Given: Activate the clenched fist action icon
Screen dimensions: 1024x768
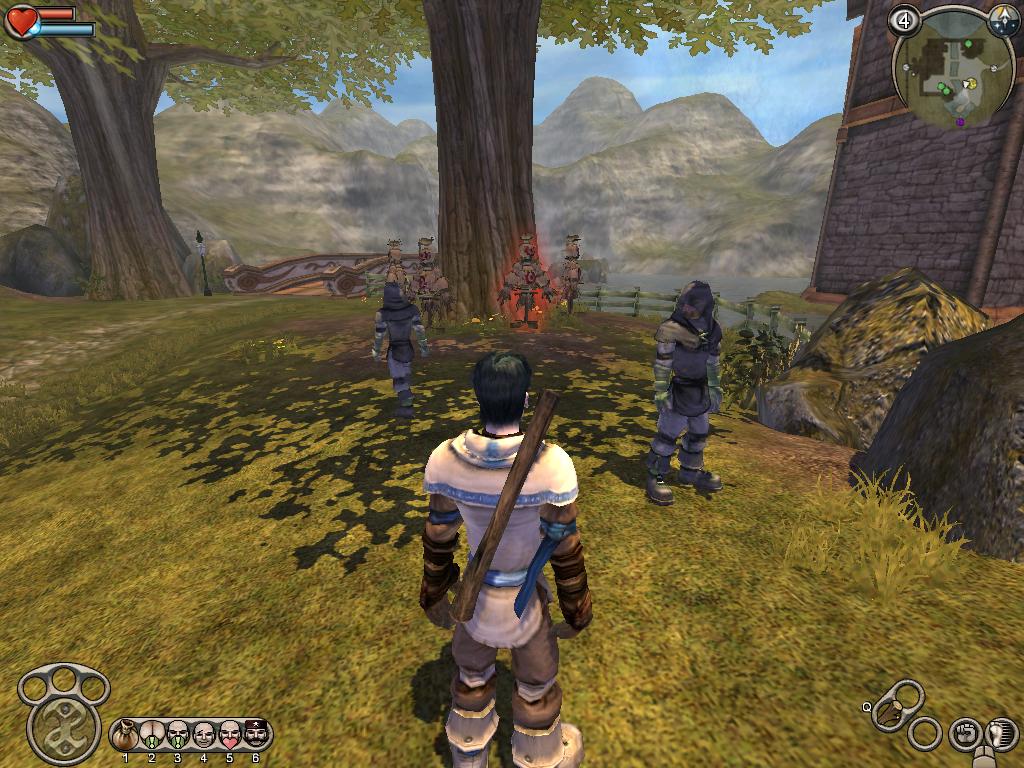Looking at the screenshot, I should click(963, 733).
